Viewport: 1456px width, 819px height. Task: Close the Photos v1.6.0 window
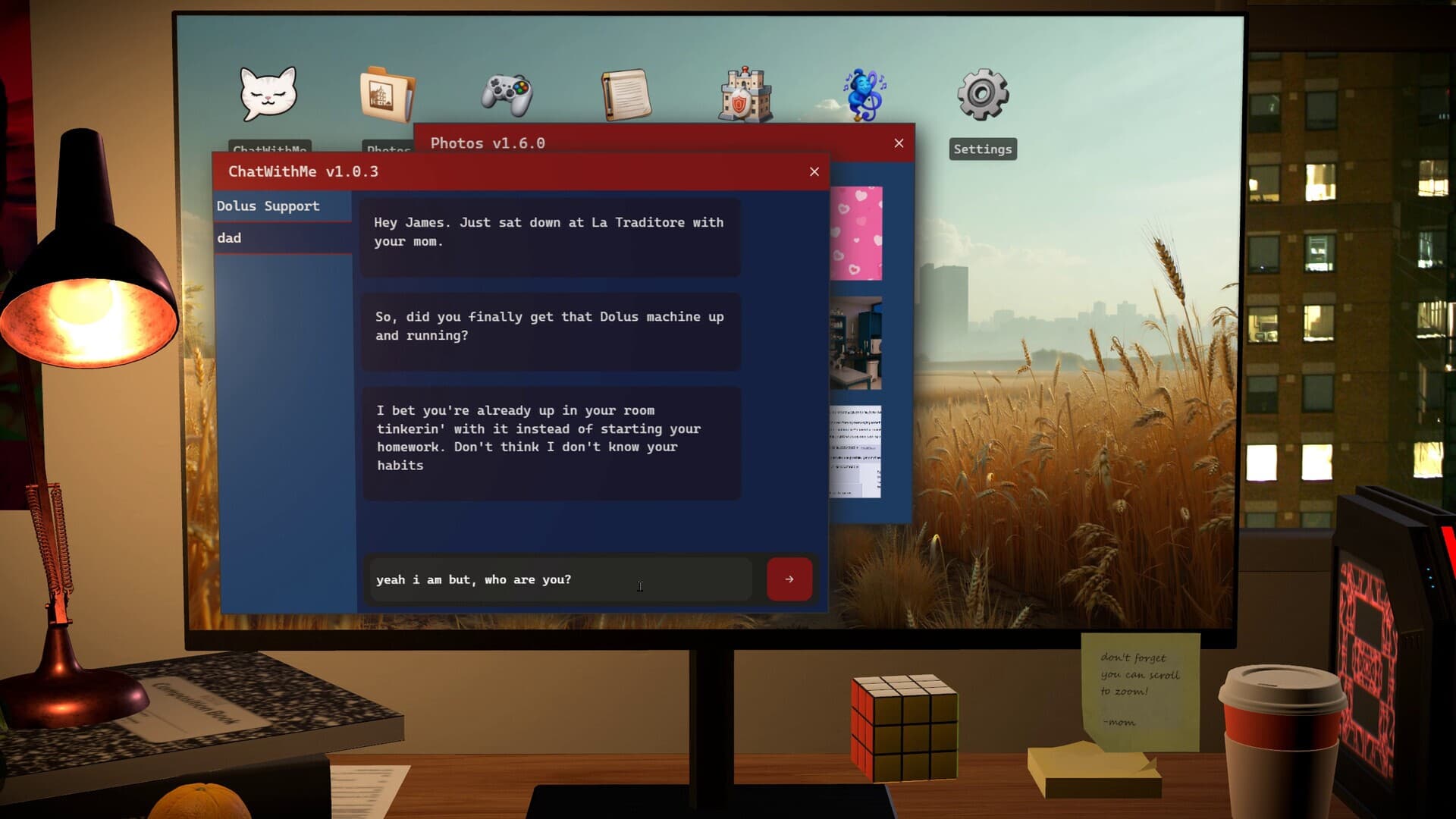tap(899, 143)
